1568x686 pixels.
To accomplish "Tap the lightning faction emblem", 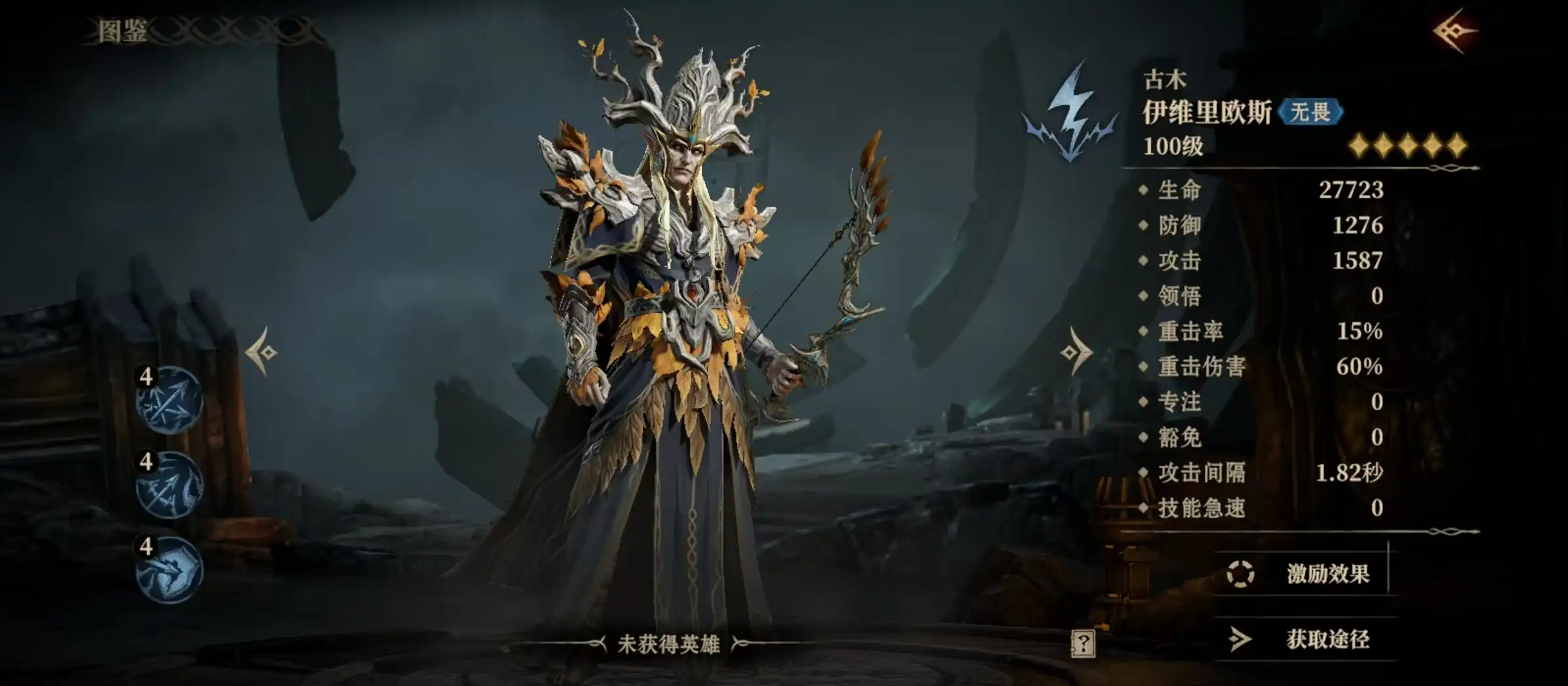I will pyautogui.click(x=1070, y=112).
